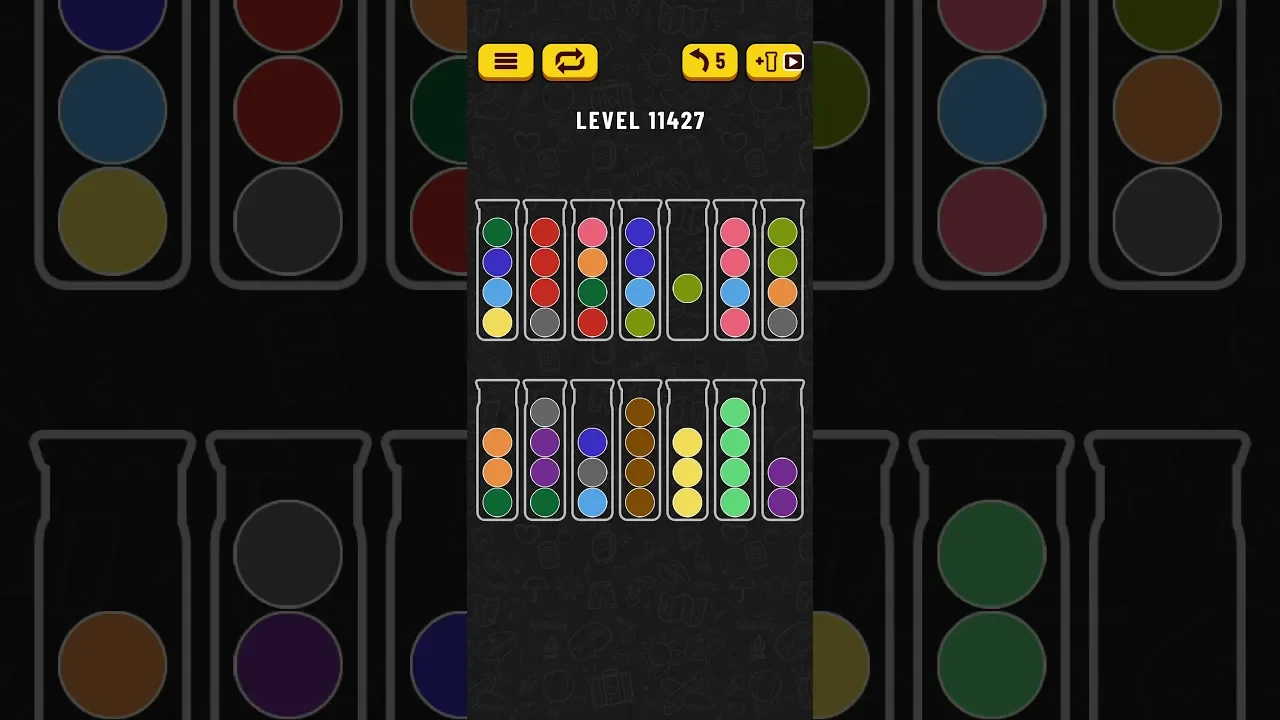This screenshot has width=1280, height=720.
Task: Choose the three-ball tube with blue, gray, light blue
Action: (593, 452)
